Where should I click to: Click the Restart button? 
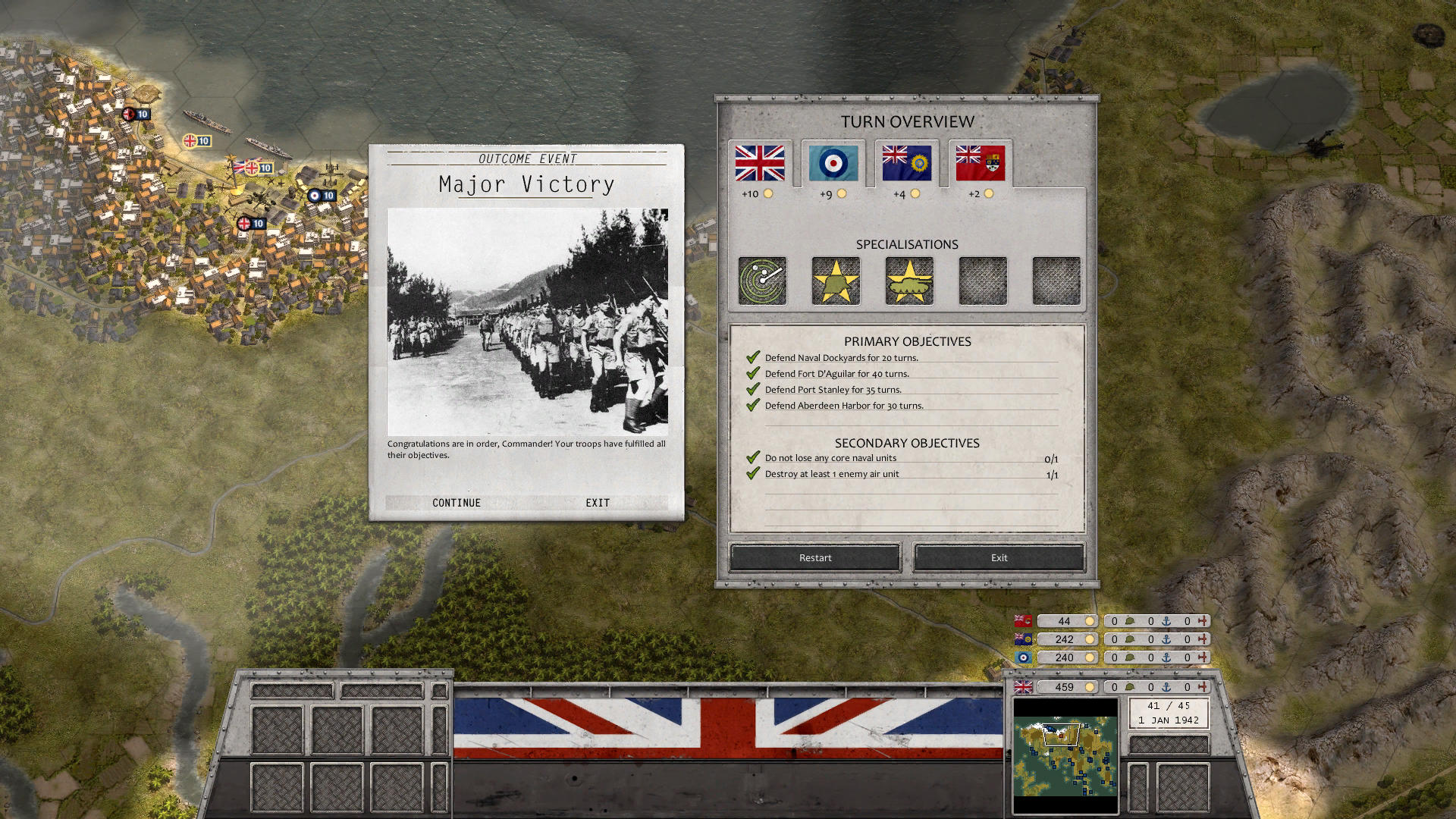[814, 557]
